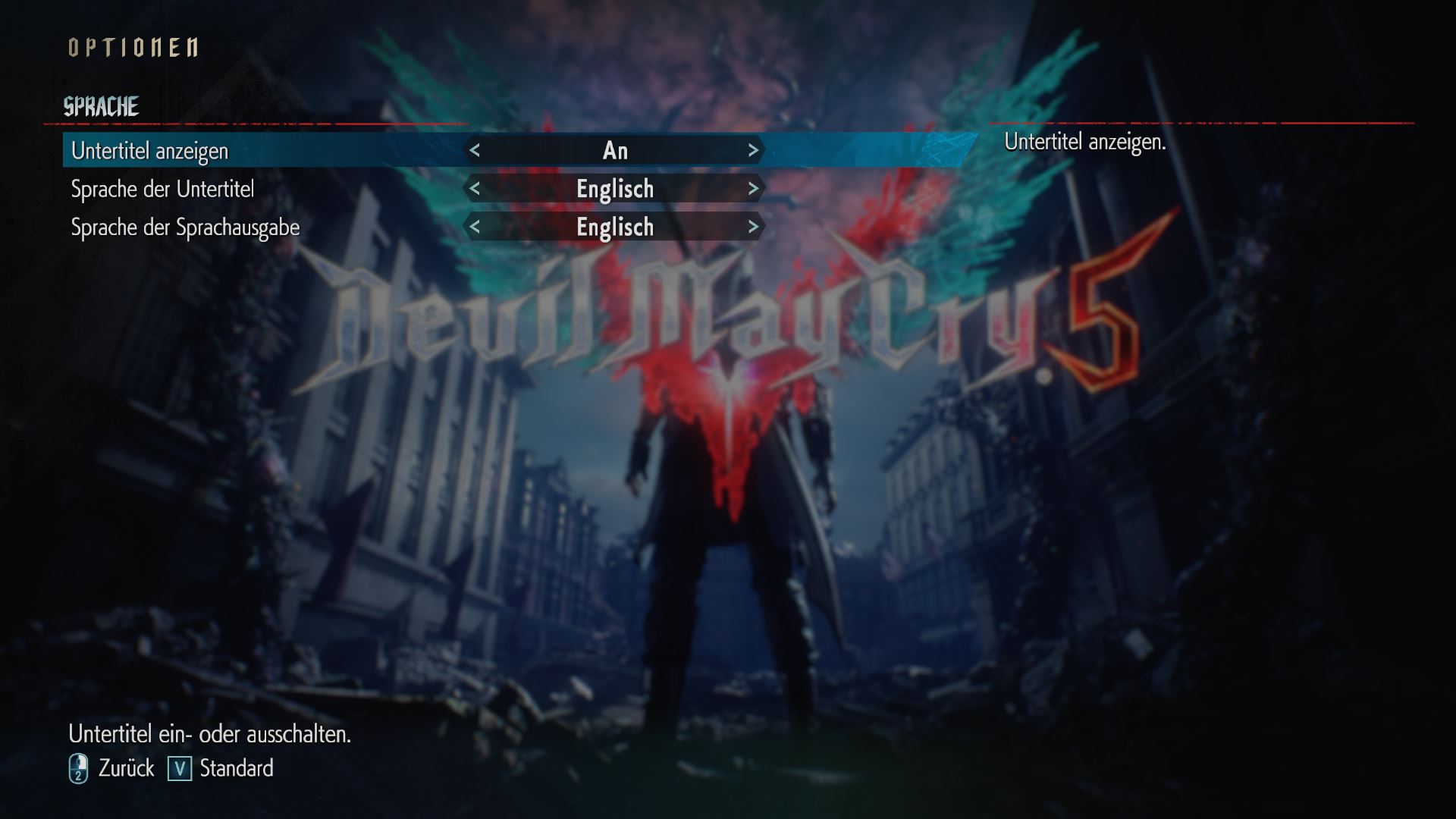Select the SPRACHE section header

click(x=102, y=105)
